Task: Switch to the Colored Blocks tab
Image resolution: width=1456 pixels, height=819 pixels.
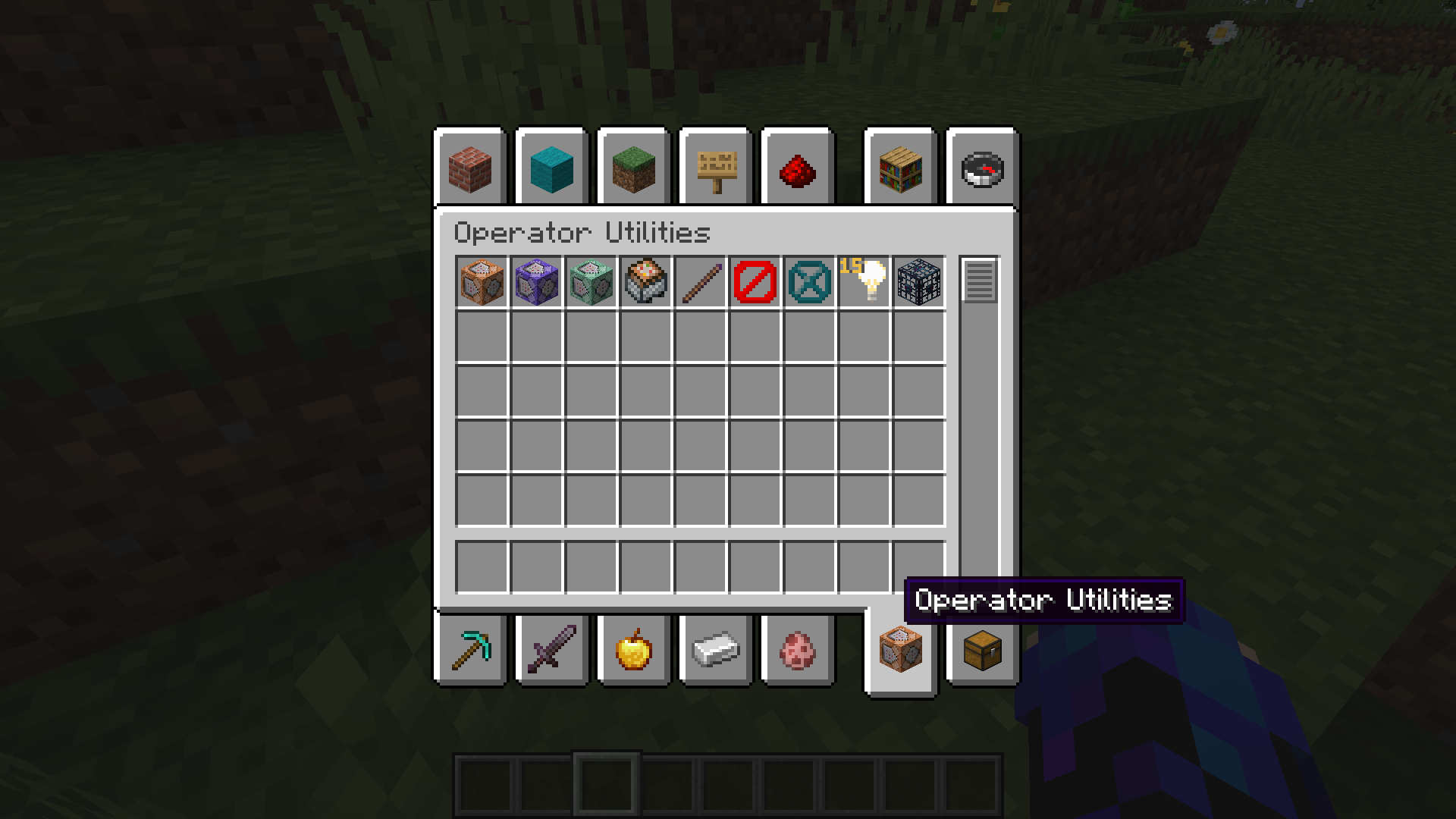Action: click(551, 168)
